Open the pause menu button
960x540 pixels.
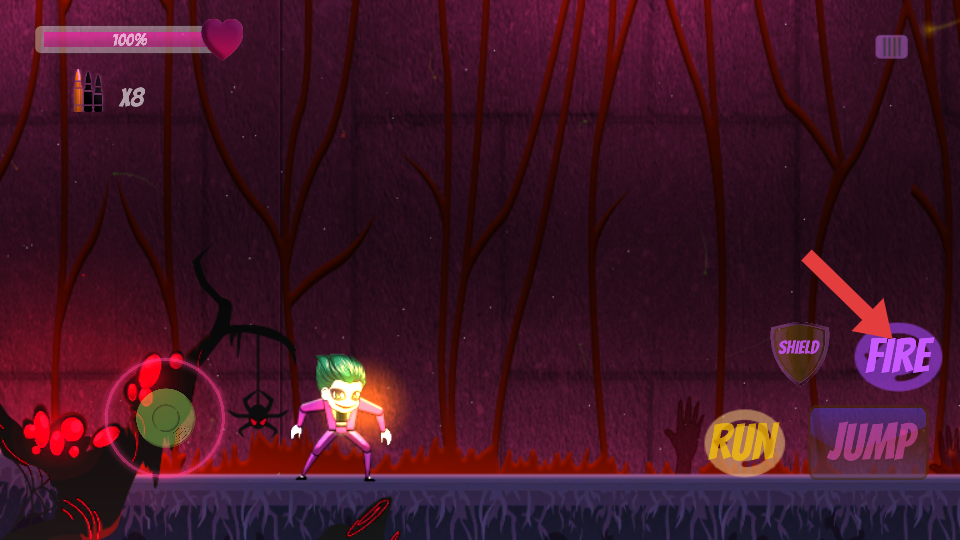pyautogui.click(x=891, y=47)
